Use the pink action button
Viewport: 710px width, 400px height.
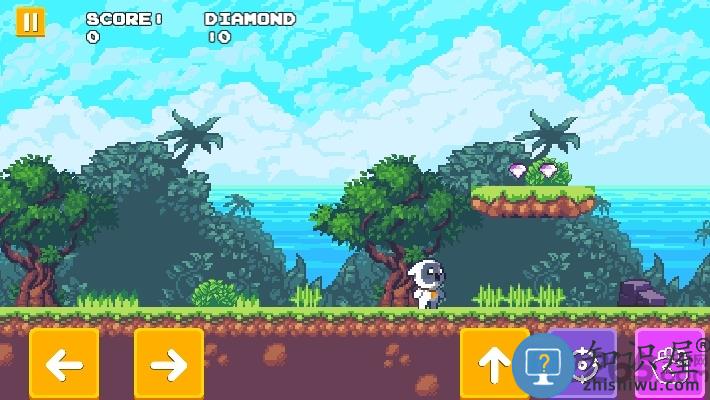669,363
